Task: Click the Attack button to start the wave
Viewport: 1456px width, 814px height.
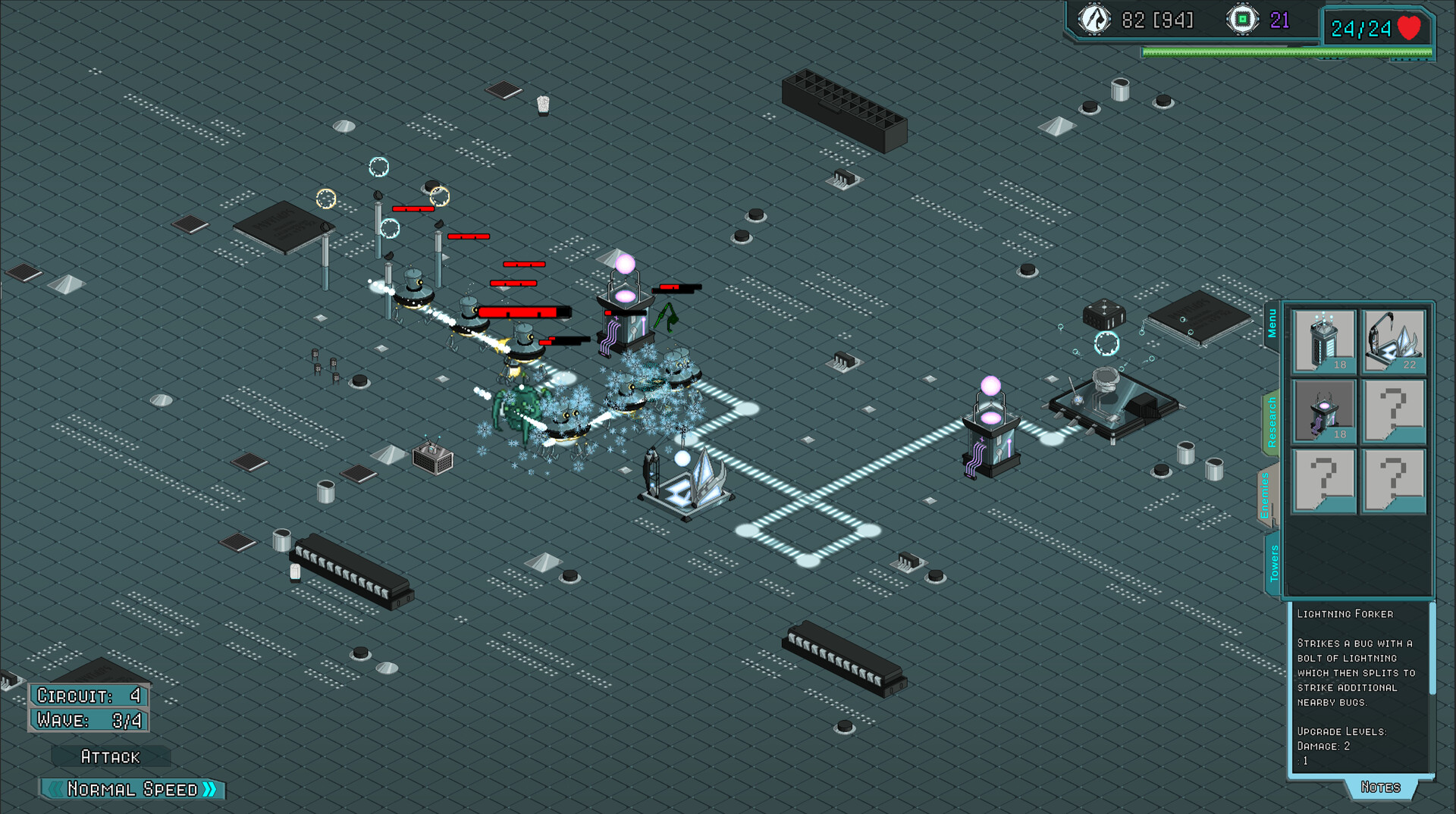Action: [x=110, y=756]
